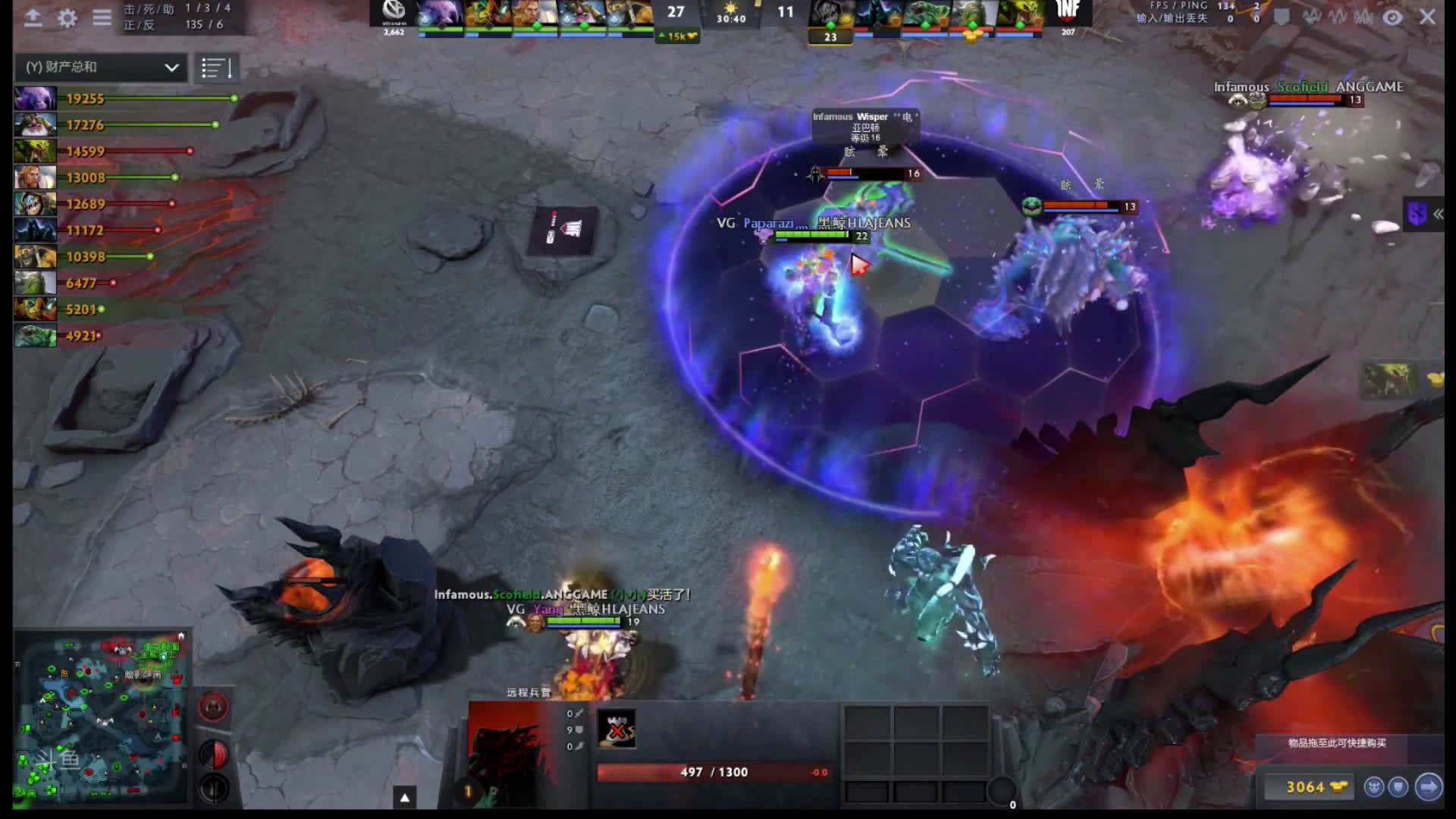The image size is (1456, 819).
Task: Toggle the graph list sort button
Action: click(216, 68)
